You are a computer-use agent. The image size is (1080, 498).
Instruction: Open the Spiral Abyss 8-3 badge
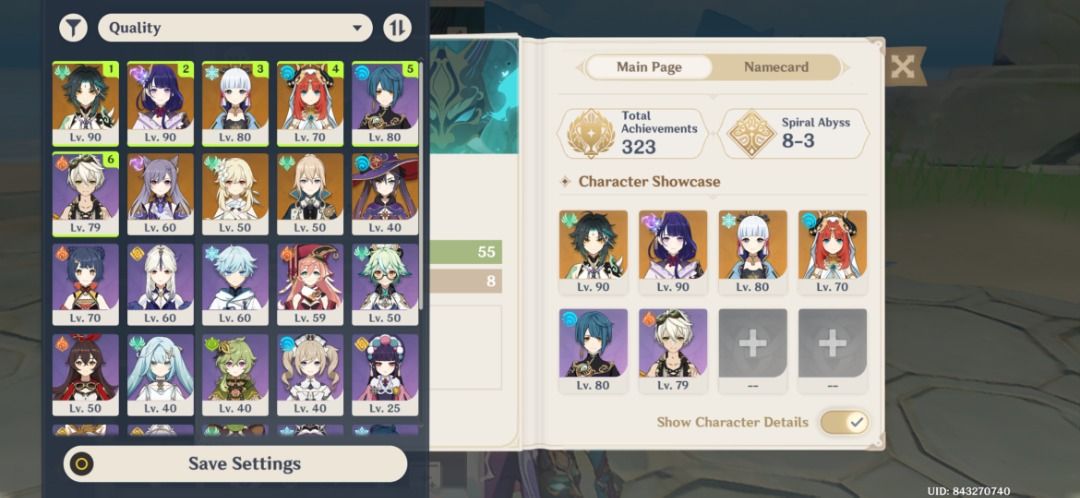click(x=793, y=134)
